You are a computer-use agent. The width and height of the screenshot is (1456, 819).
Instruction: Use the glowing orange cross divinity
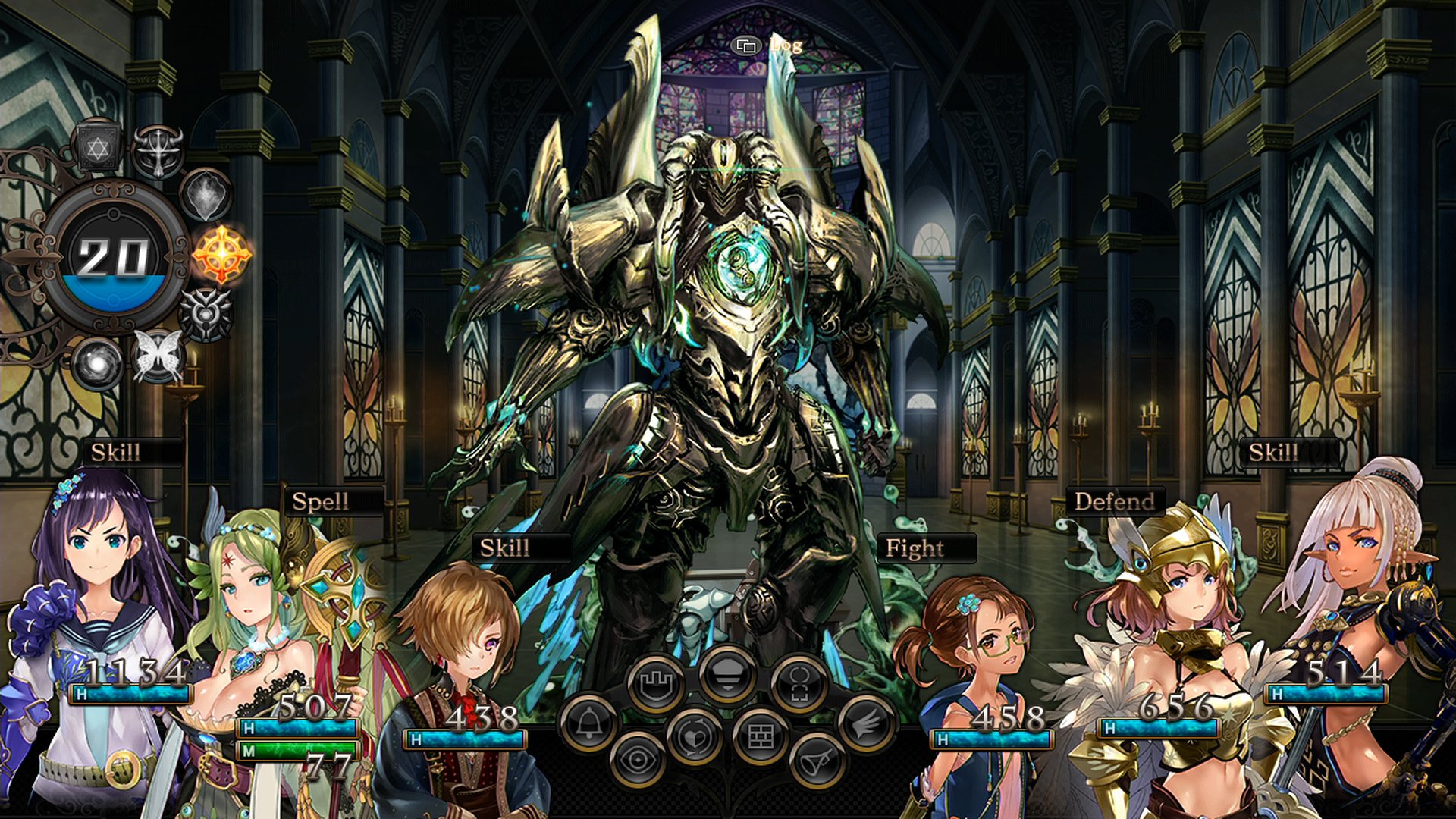221,255
